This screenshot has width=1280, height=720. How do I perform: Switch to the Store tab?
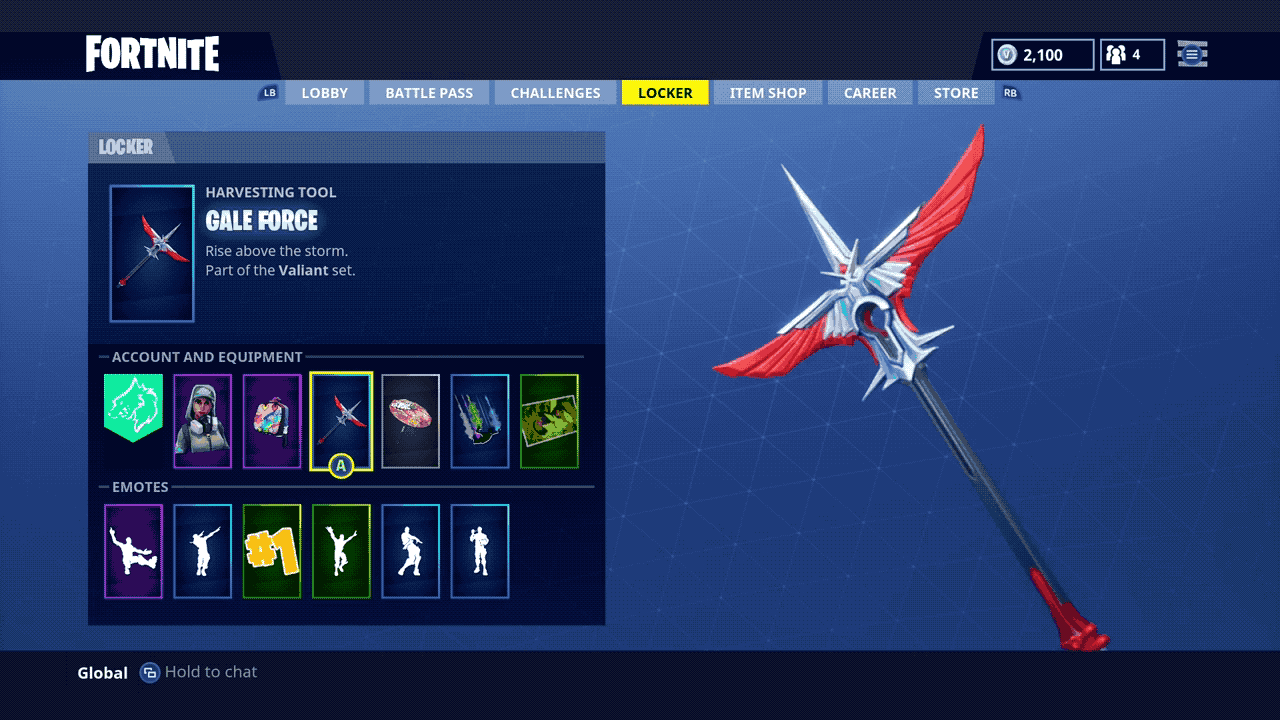pyautogui.click(x=956, y=93)
